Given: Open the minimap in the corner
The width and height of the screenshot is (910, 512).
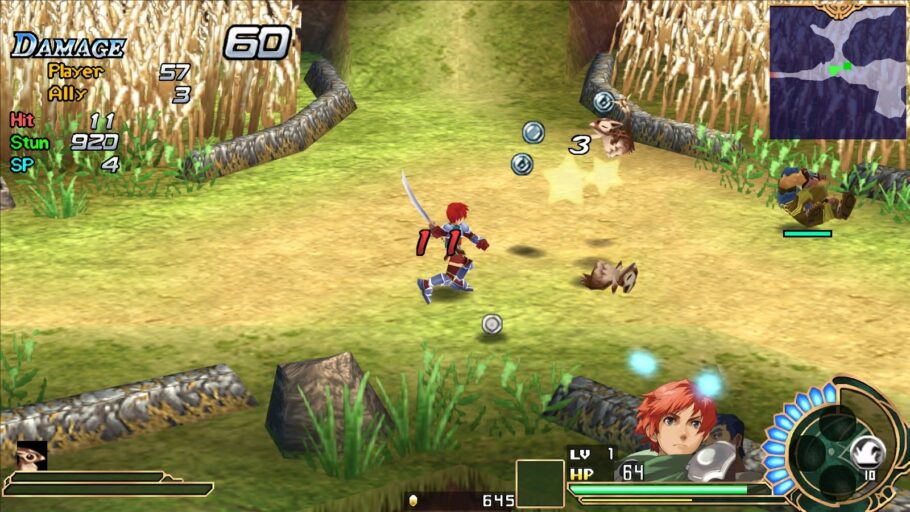Looking at the screenshot, I should [837, 72].
